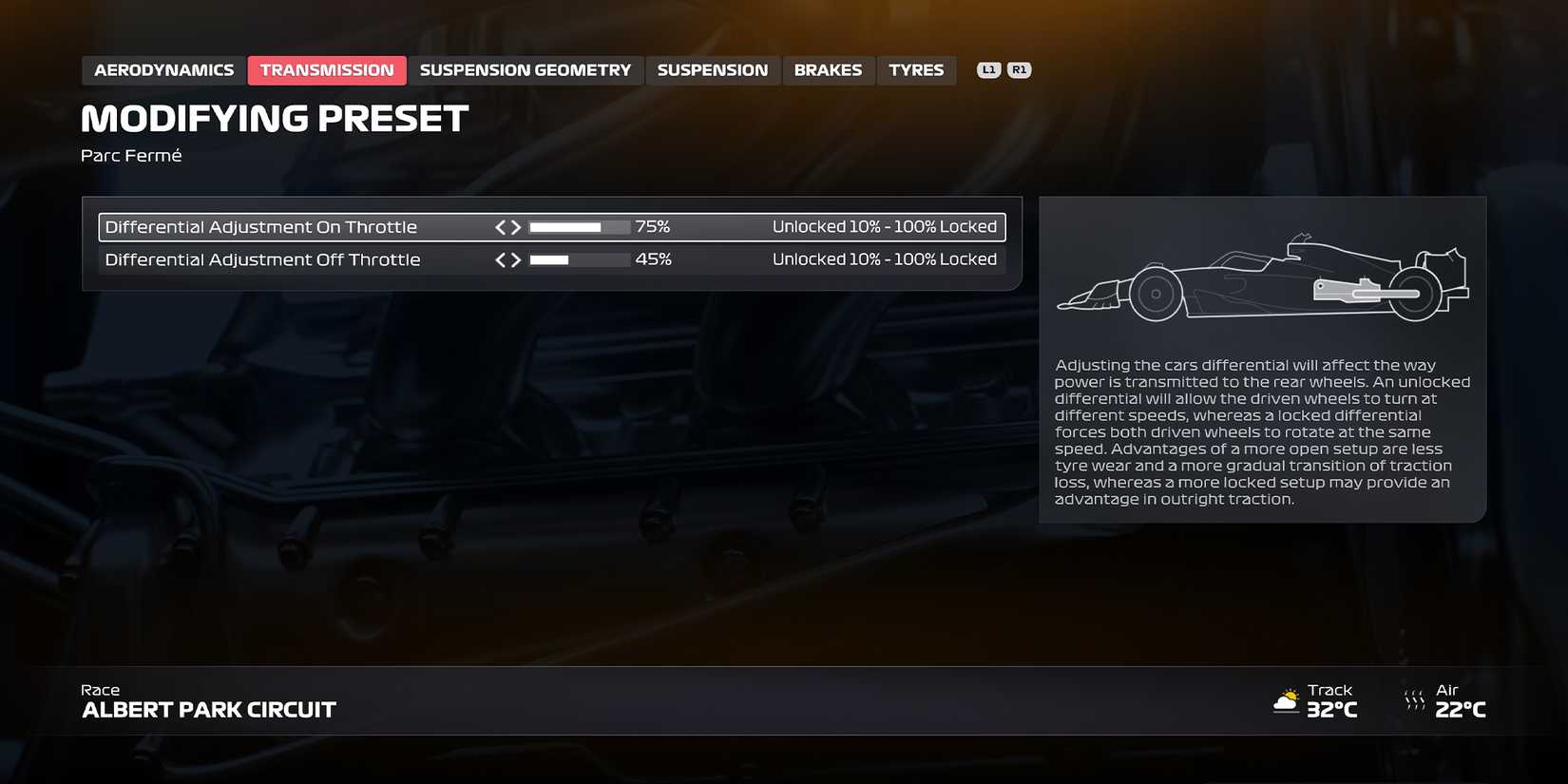Select the Transmission tab
Viewport: 1568px width, 784px height.
coord(327,69)
